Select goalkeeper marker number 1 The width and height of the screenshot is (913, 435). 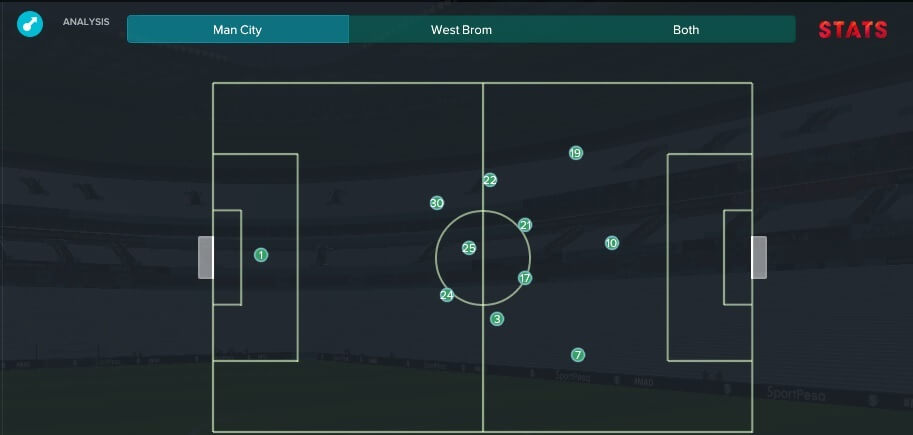click(x=261, y=255)
